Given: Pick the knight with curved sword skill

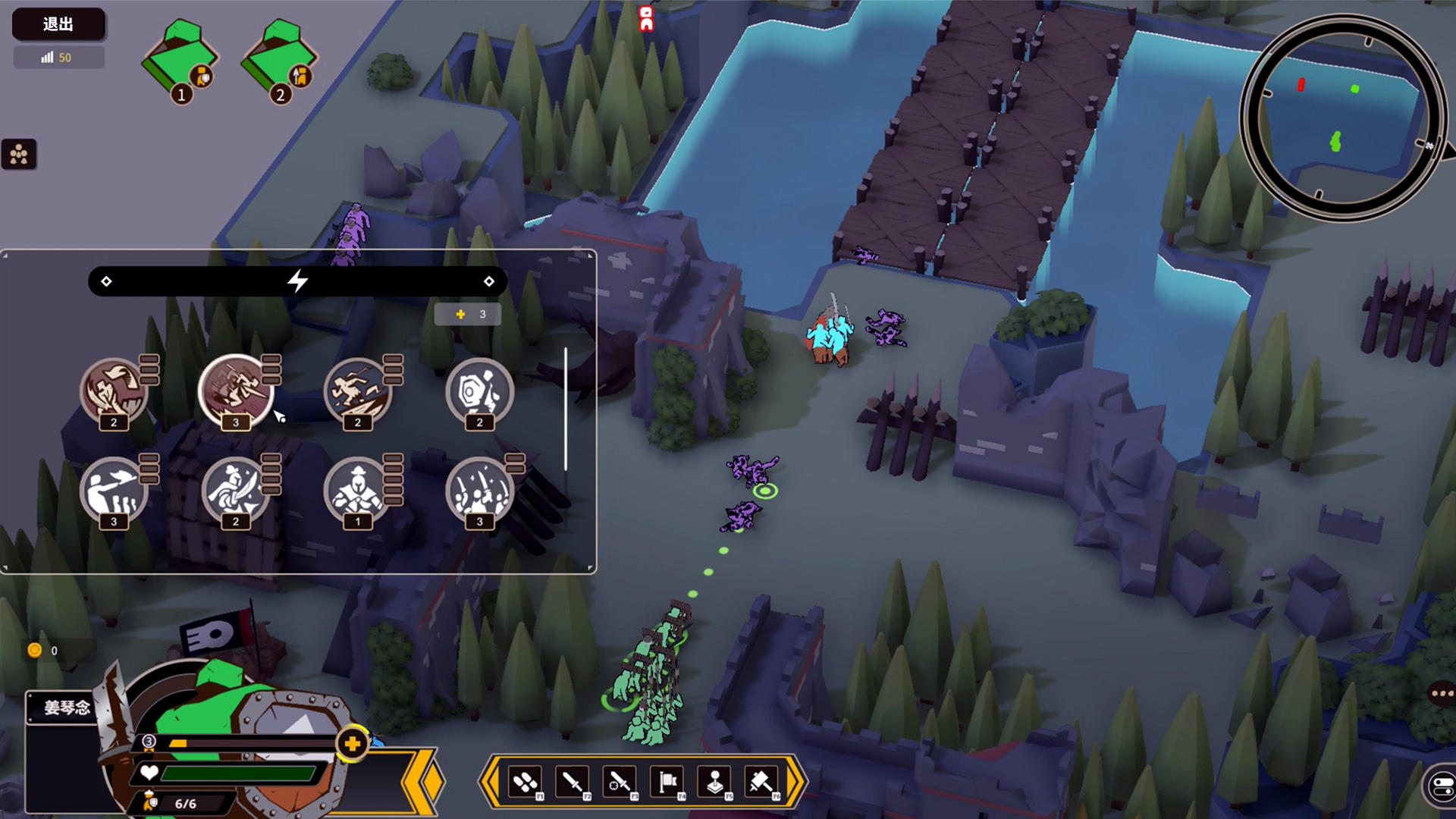Looking at the screenshot, I should coord(235,489).
